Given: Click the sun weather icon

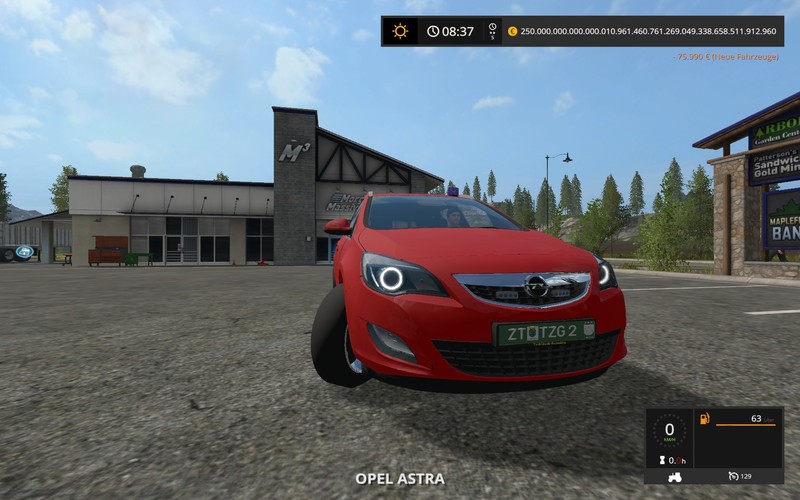Looking at the screenshot, I should [x=400, y=31].
